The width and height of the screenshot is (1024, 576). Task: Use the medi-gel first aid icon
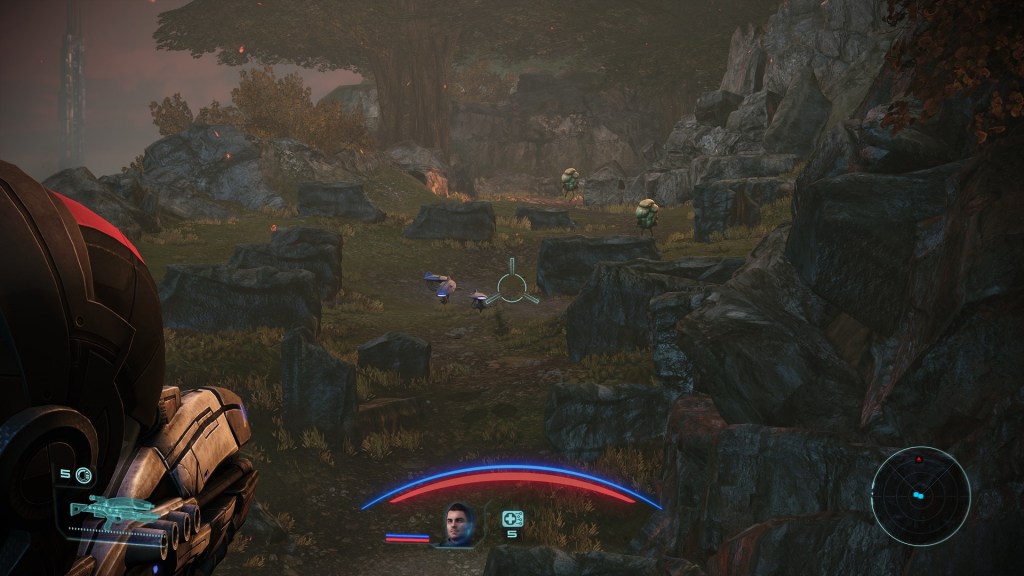click(512, 518)
